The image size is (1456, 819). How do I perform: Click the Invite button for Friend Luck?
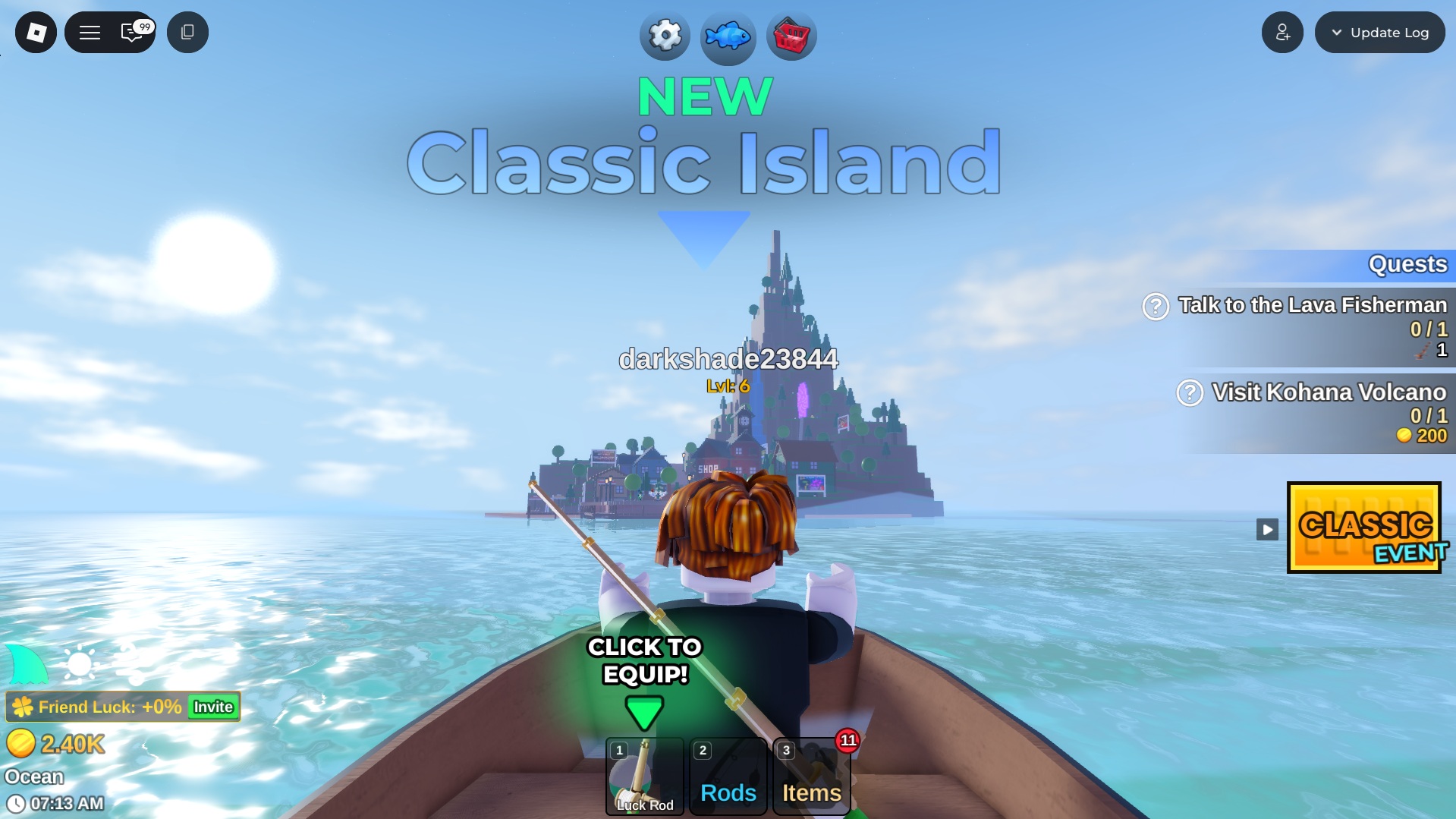[212, 707]
